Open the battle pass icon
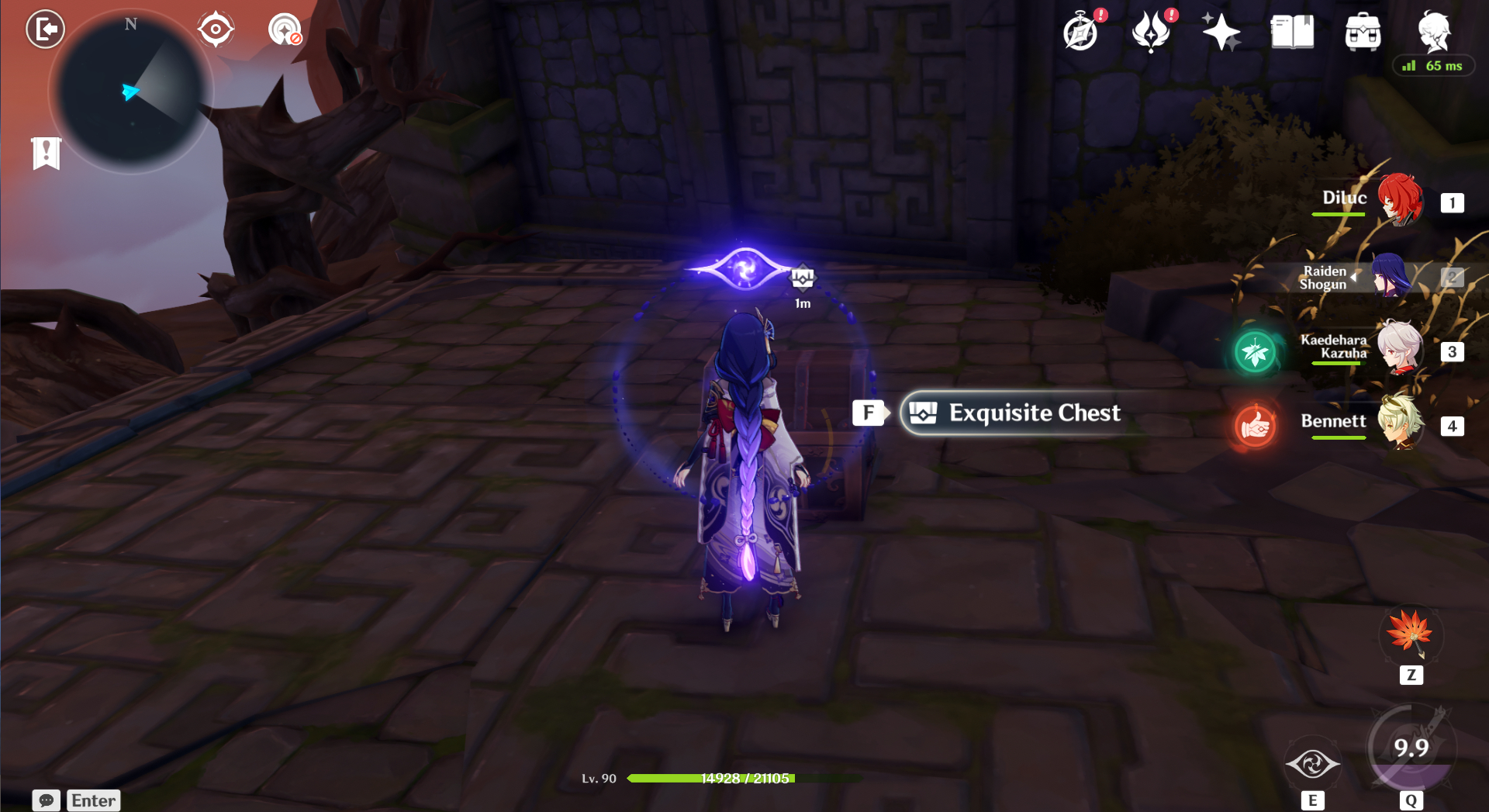 (1151, 33)
